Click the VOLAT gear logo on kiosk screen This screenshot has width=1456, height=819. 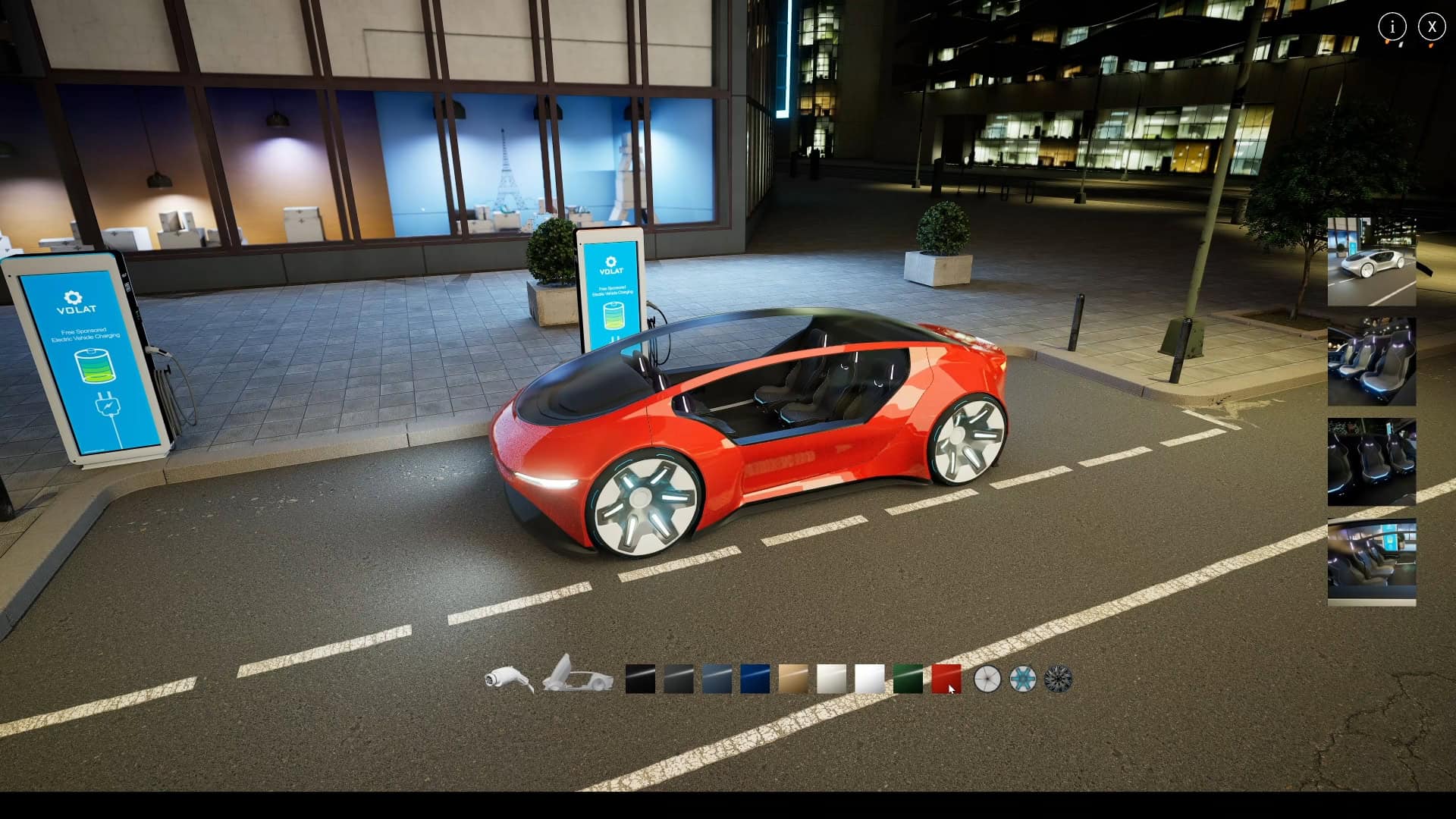[x=73, y=299]
